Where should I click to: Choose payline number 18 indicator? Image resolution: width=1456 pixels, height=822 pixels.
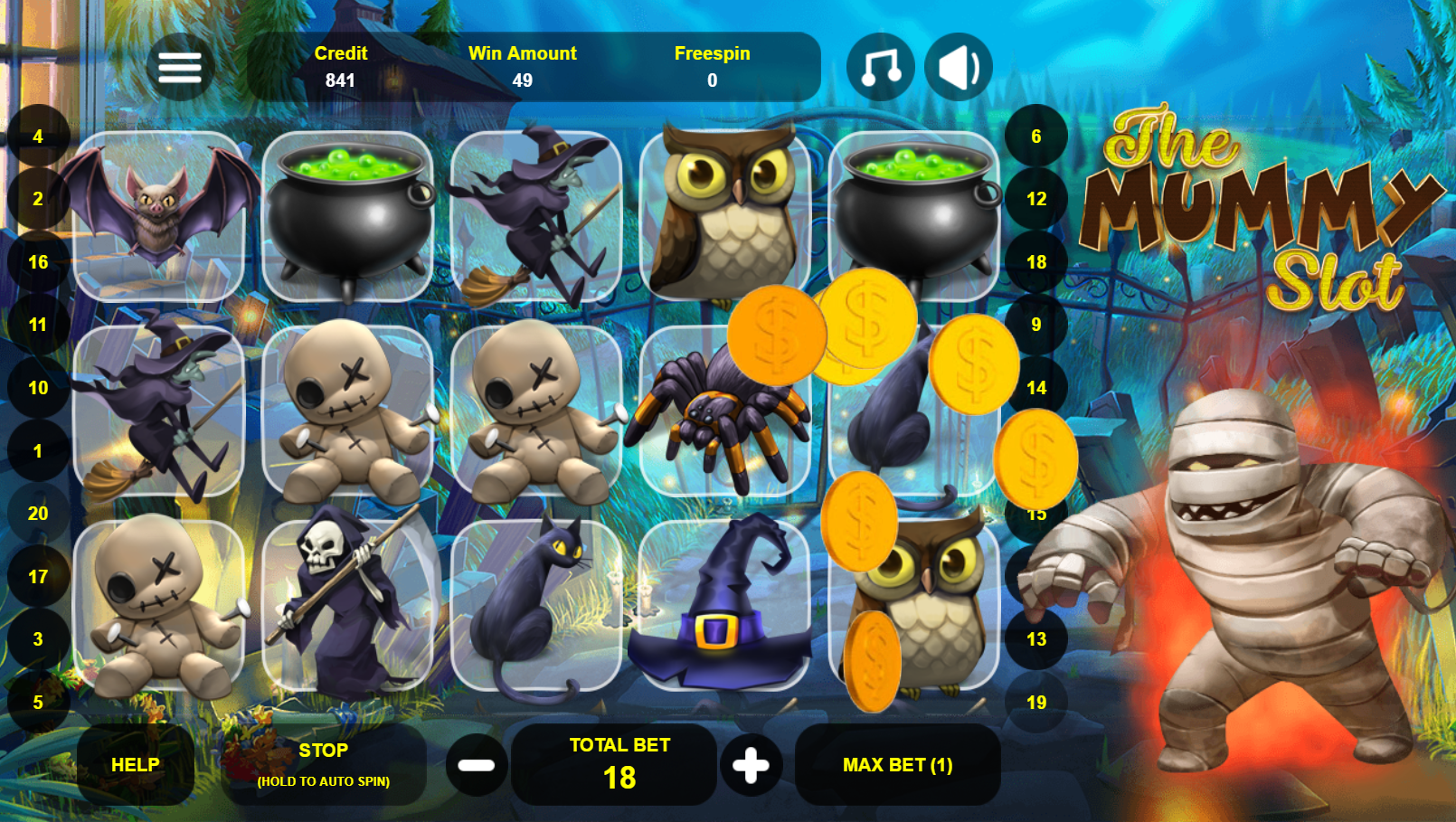click(1036, 262)
